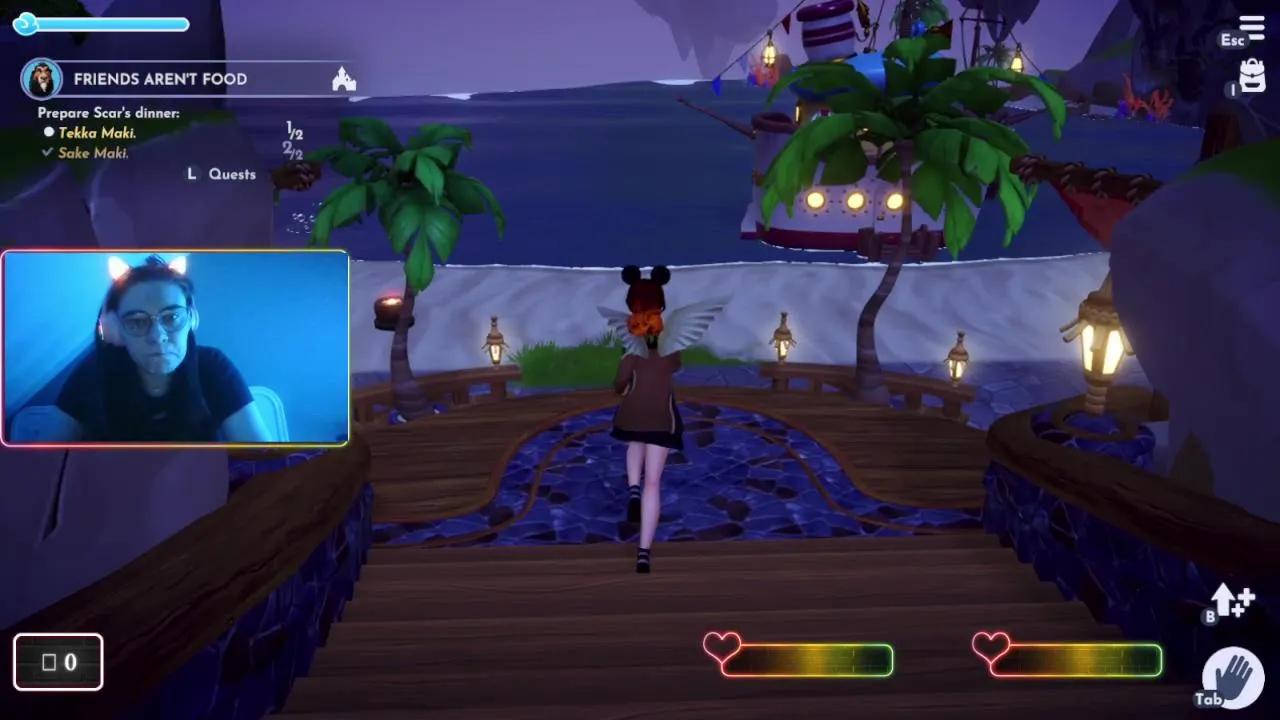The image size is (1280, 720).
Task: Open the hamburger main menu
Action: [1251, 27]
